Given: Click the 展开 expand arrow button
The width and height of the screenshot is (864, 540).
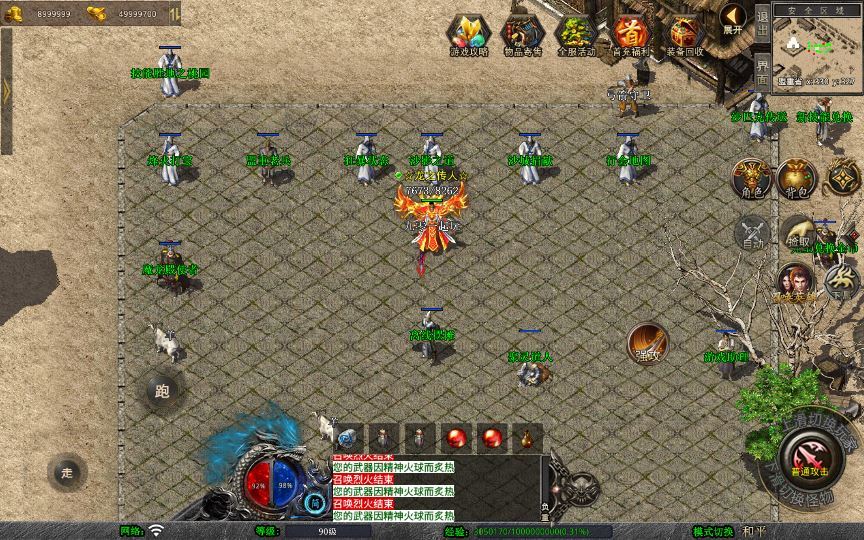Looking at the screenshot, I should [x=734, y=18].
